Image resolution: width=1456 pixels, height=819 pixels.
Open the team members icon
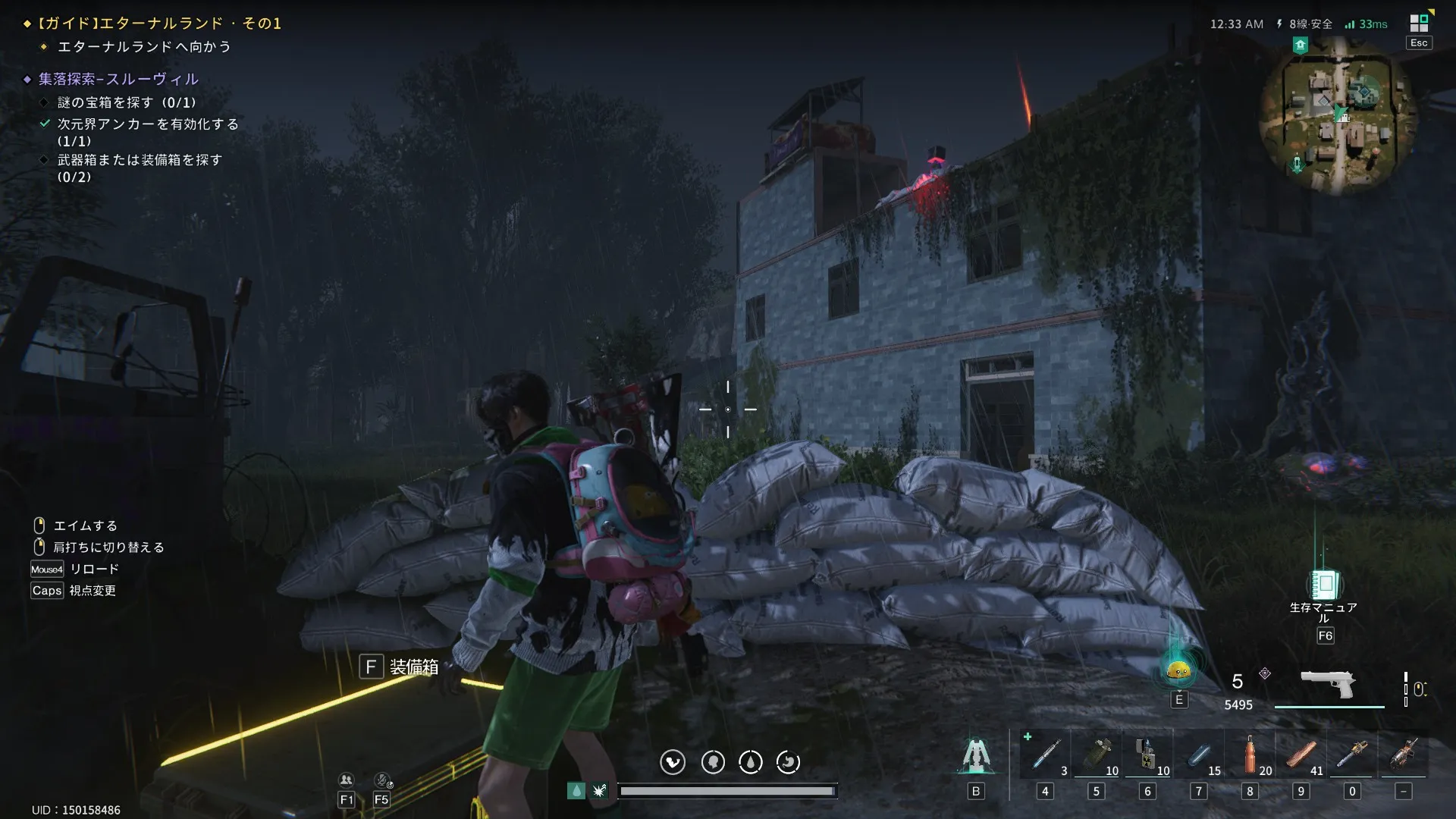(347, 780)
